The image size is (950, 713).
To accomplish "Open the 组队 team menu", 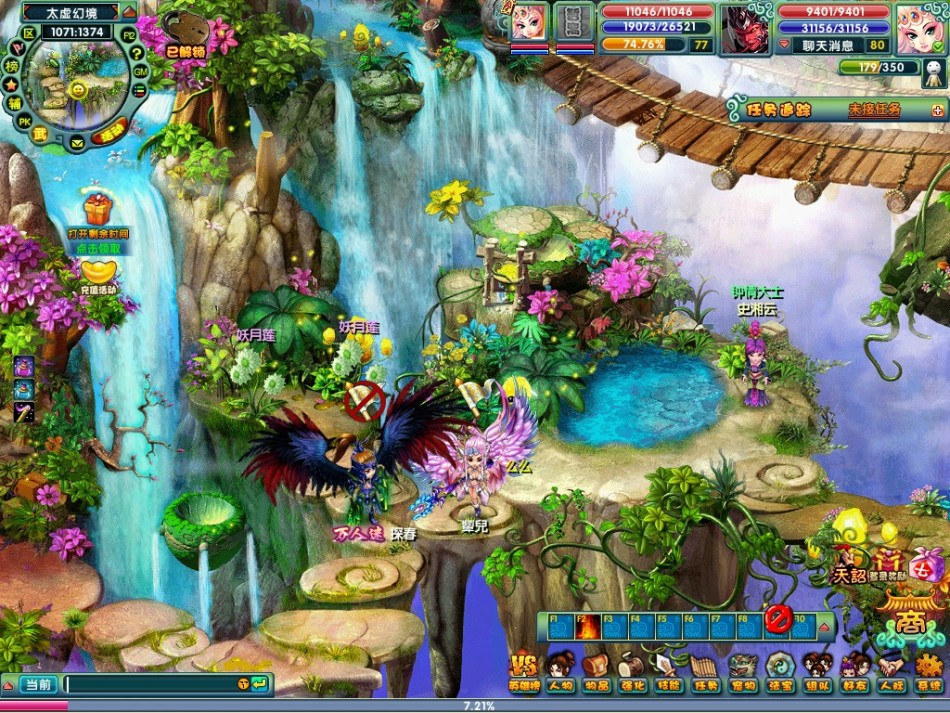I will click(x=817, y=668).
